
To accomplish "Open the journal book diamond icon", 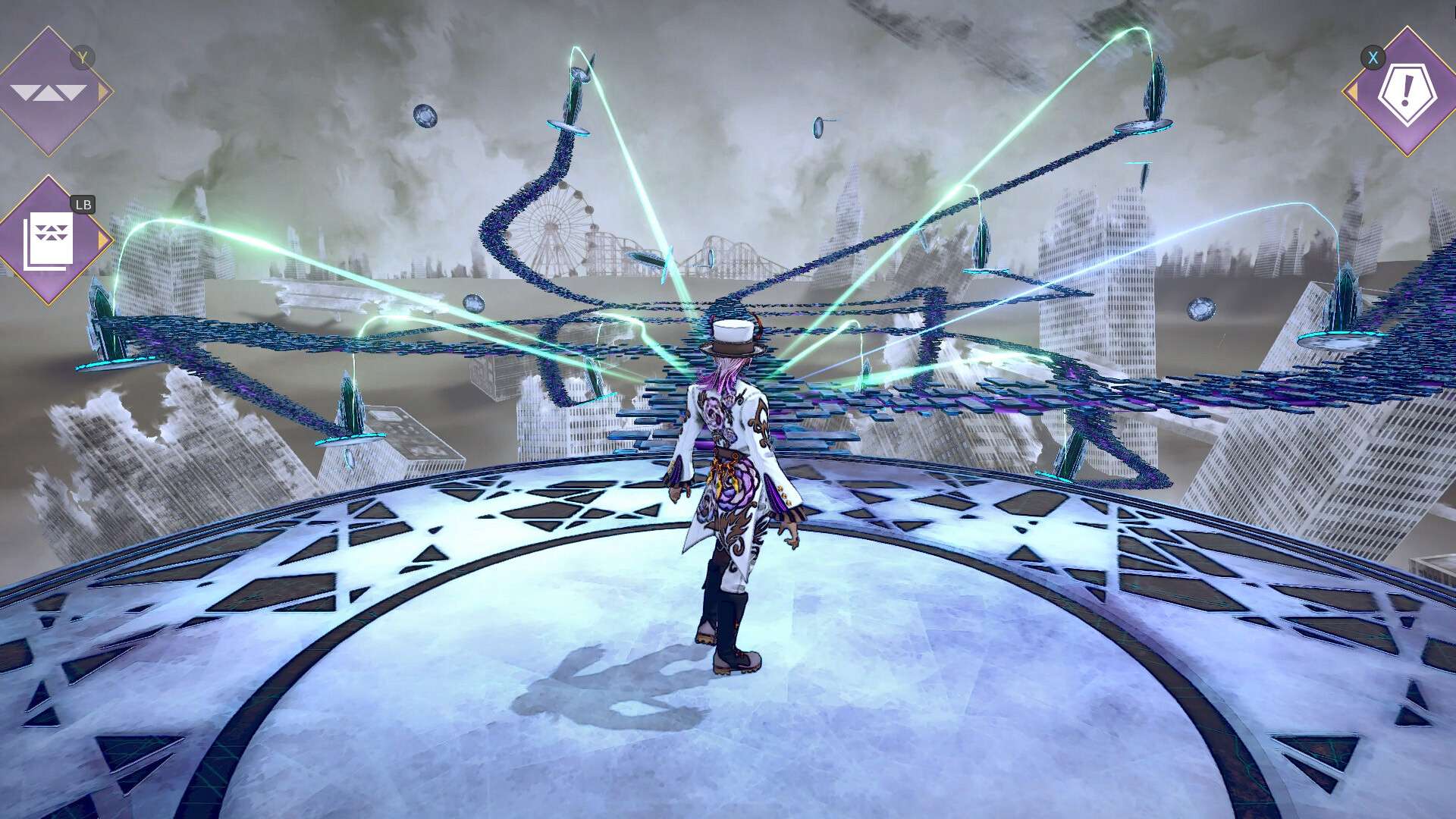I will point(50,240).
